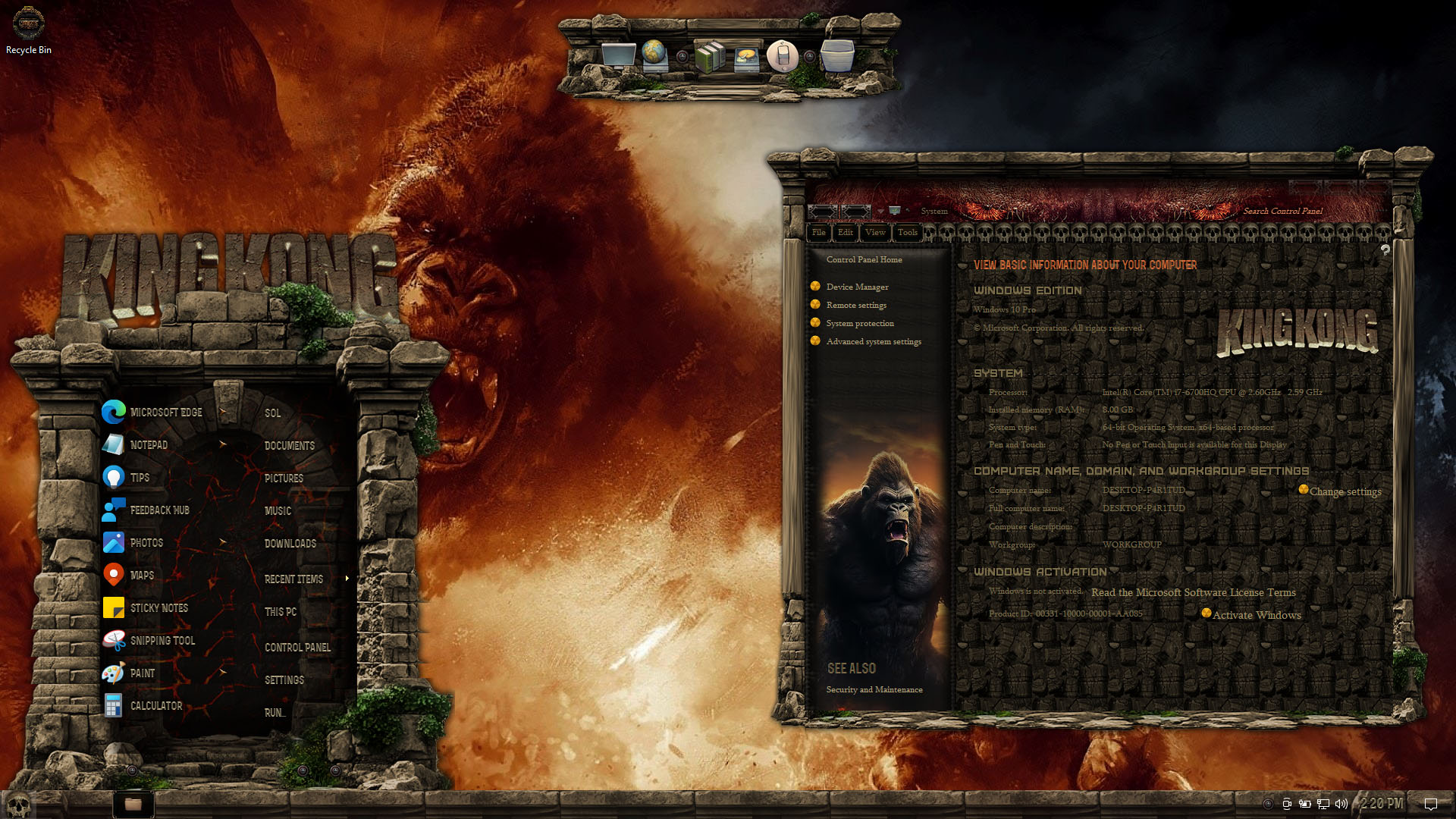Click Change settings for computer name

click(x=1345, y=491)
